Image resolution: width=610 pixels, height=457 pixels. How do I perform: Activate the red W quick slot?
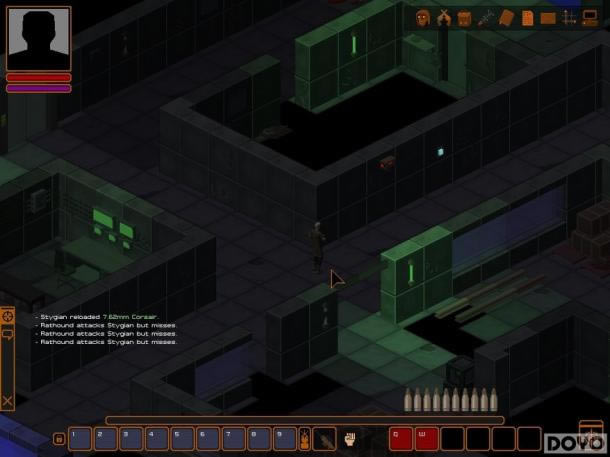click(x=427, y=438)
